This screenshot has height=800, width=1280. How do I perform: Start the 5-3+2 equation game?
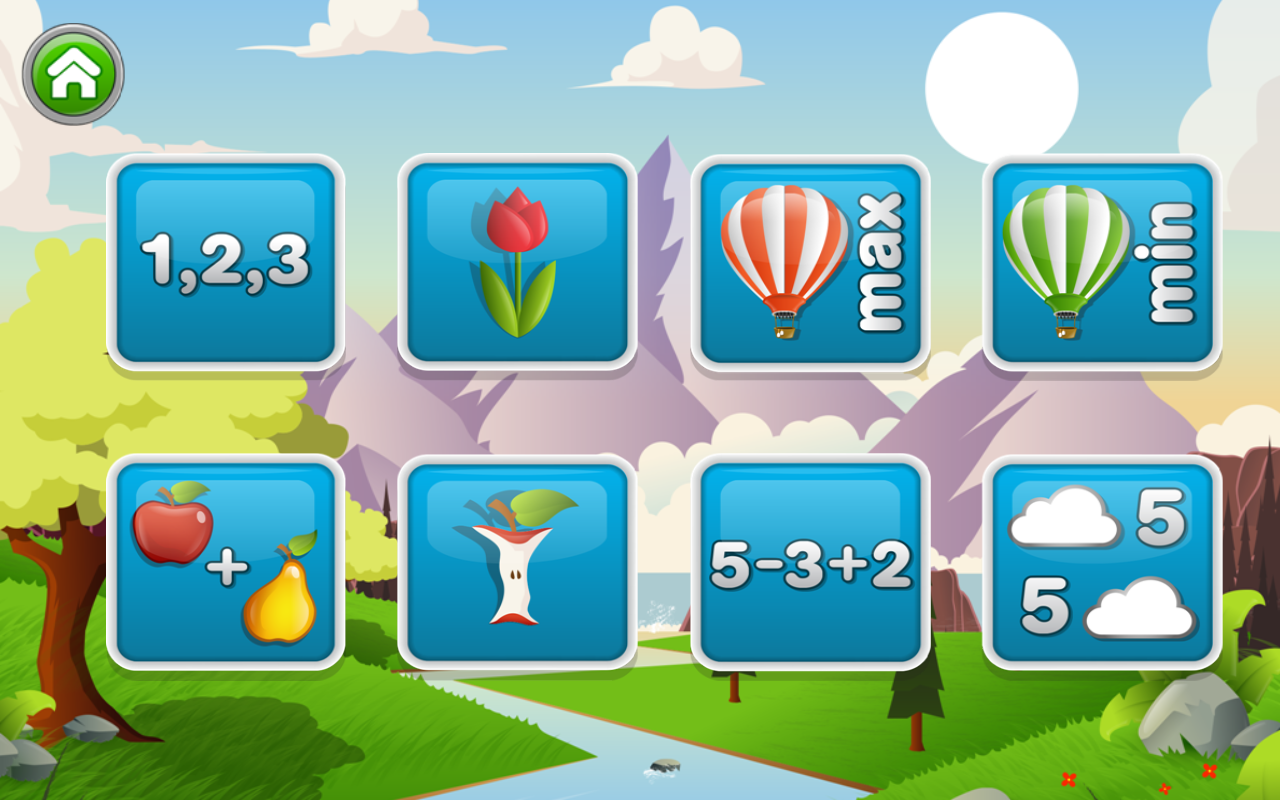810,562
